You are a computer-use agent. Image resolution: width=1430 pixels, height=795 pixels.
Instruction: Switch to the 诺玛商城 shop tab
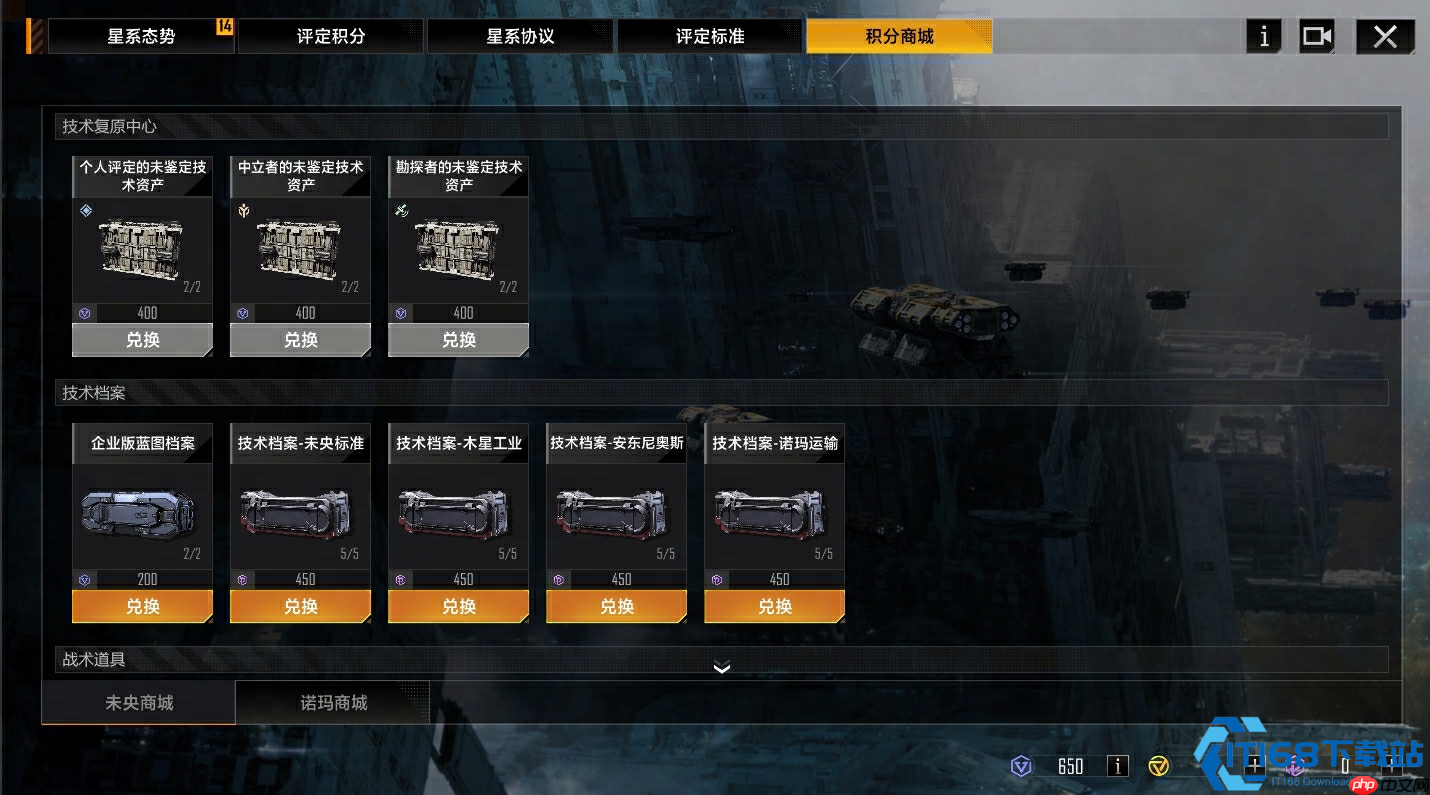(333, 703)
